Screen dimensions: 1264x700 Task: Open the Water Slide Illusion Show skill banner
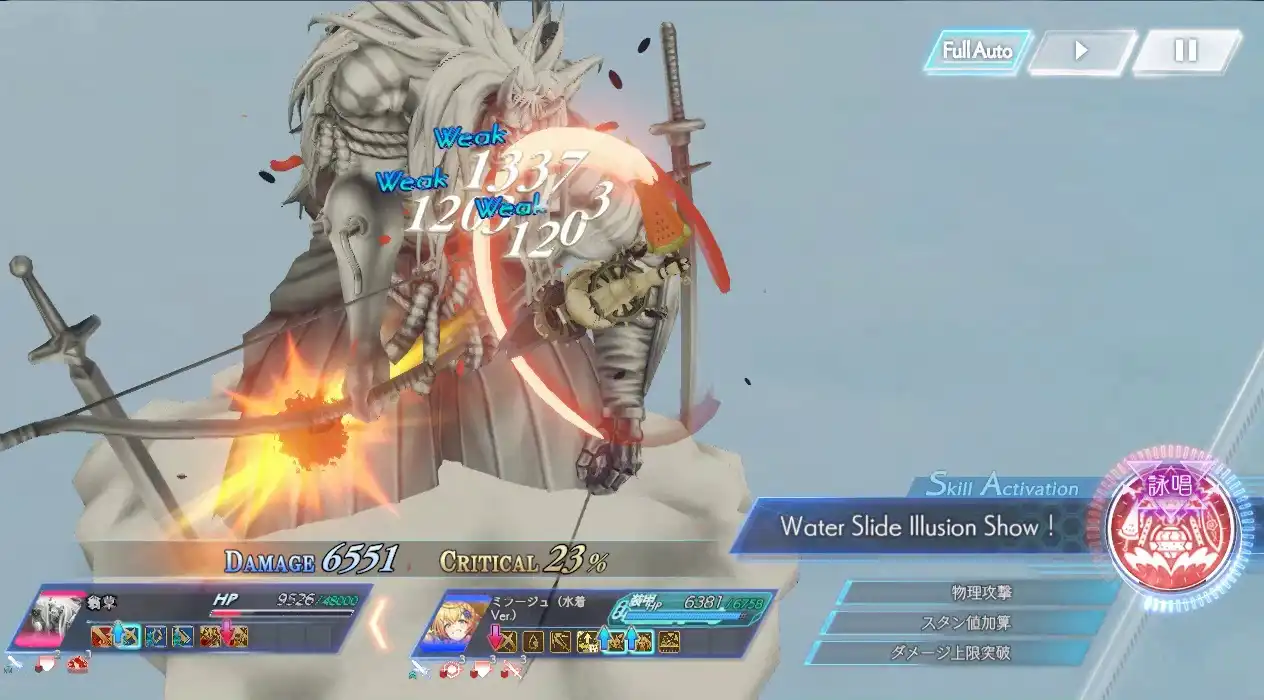coord(917,527)
